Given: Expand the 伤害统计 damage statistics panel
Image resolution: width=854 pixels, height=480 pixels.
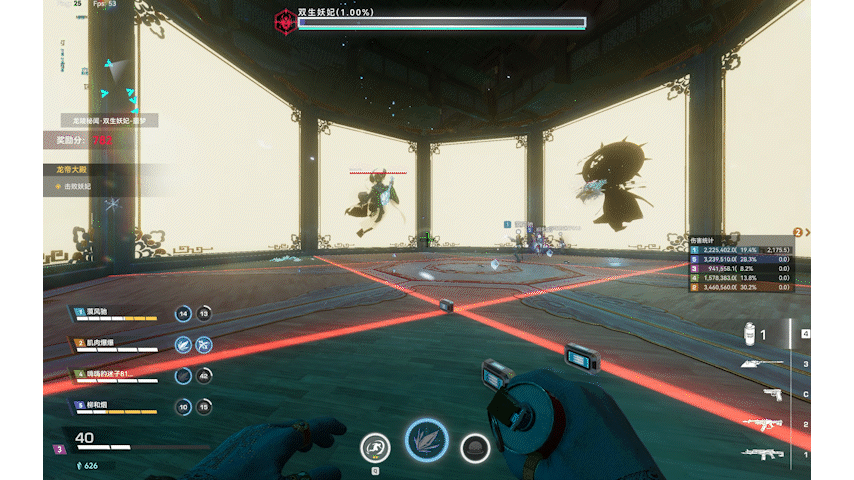Looking at the screenshot, I should (x=741, y=240).
